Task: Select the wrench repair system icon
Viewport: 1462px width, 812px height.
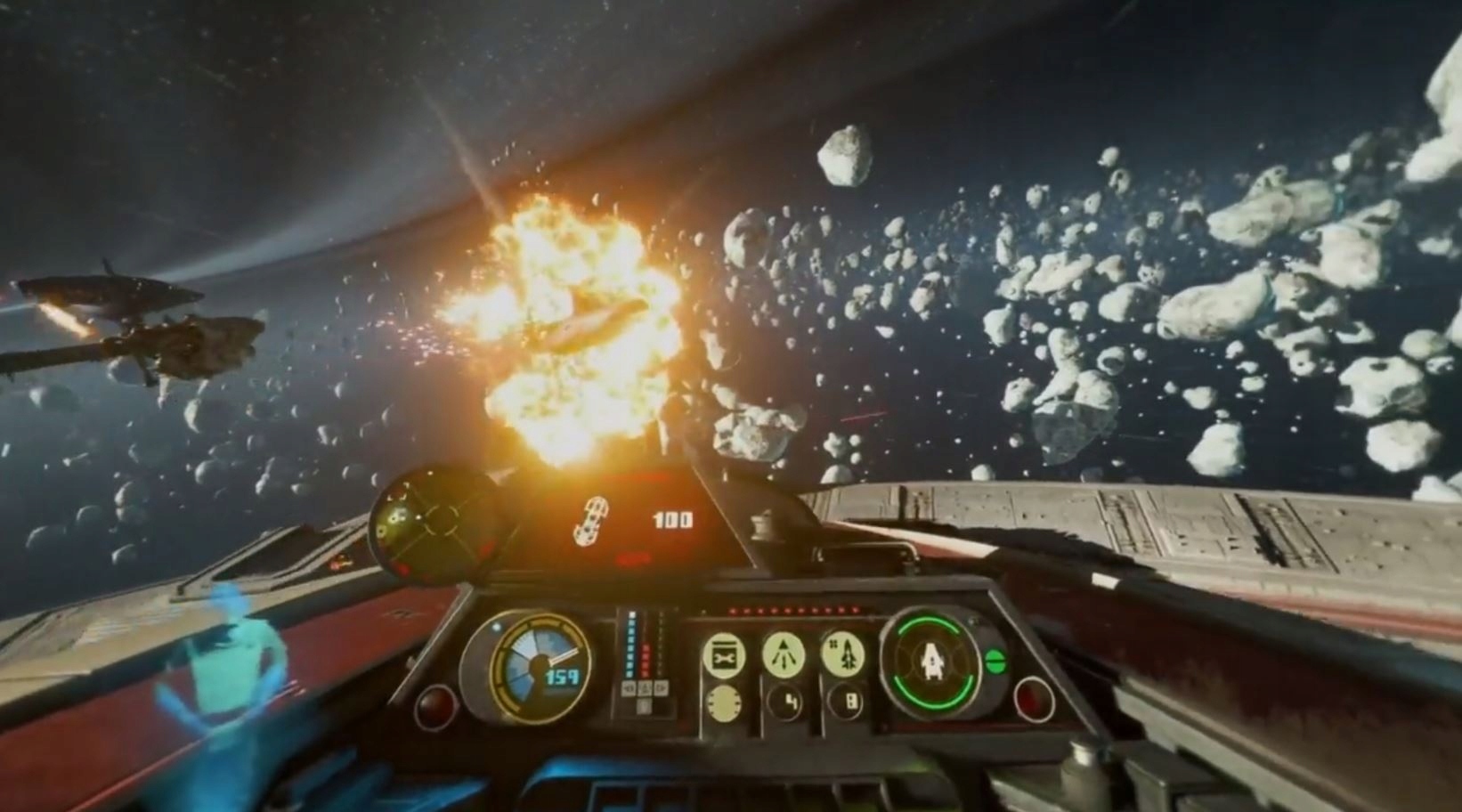Action: pos(724,656)
